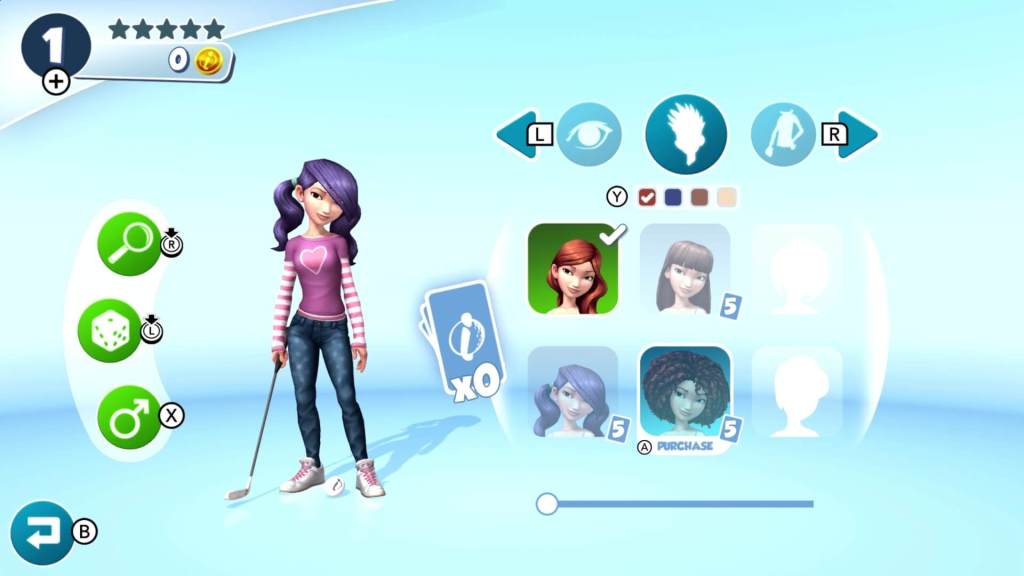The height and width of the screenshot is (576, 1024).
Task: Click the left category arrow
Action: pos(516,134)
